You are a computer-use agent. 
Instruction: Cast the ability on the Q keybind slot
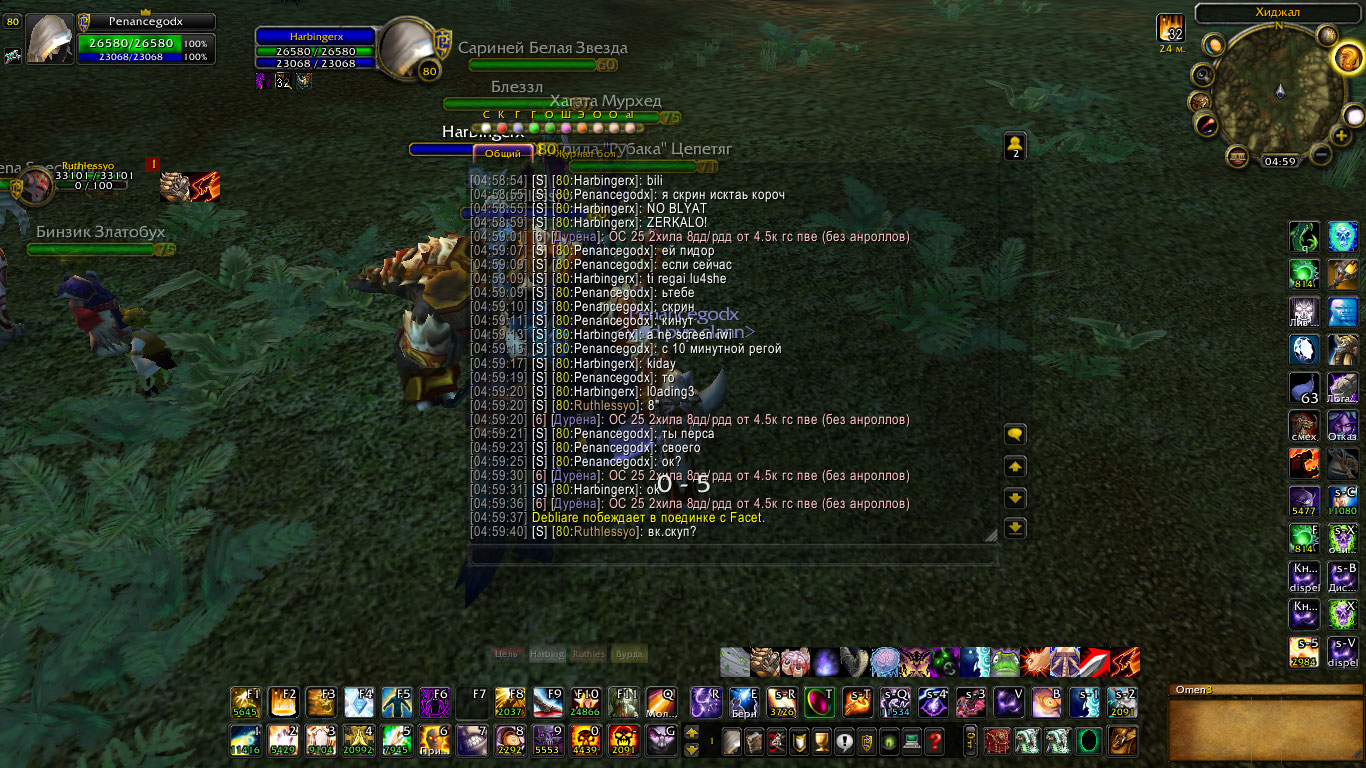[661, 702]
